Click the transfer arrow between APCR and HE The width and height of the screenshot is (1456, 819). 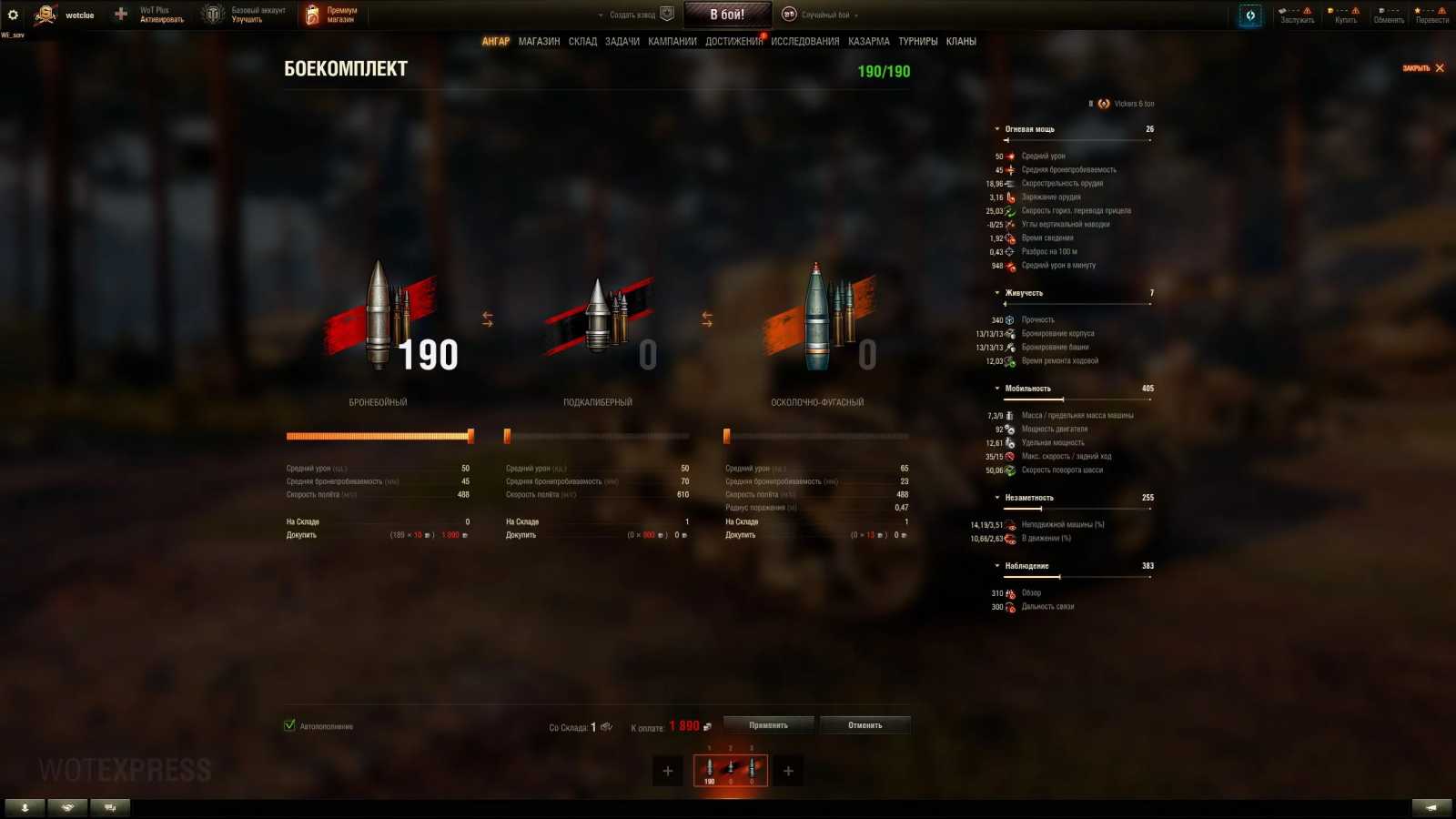[707, 318]
